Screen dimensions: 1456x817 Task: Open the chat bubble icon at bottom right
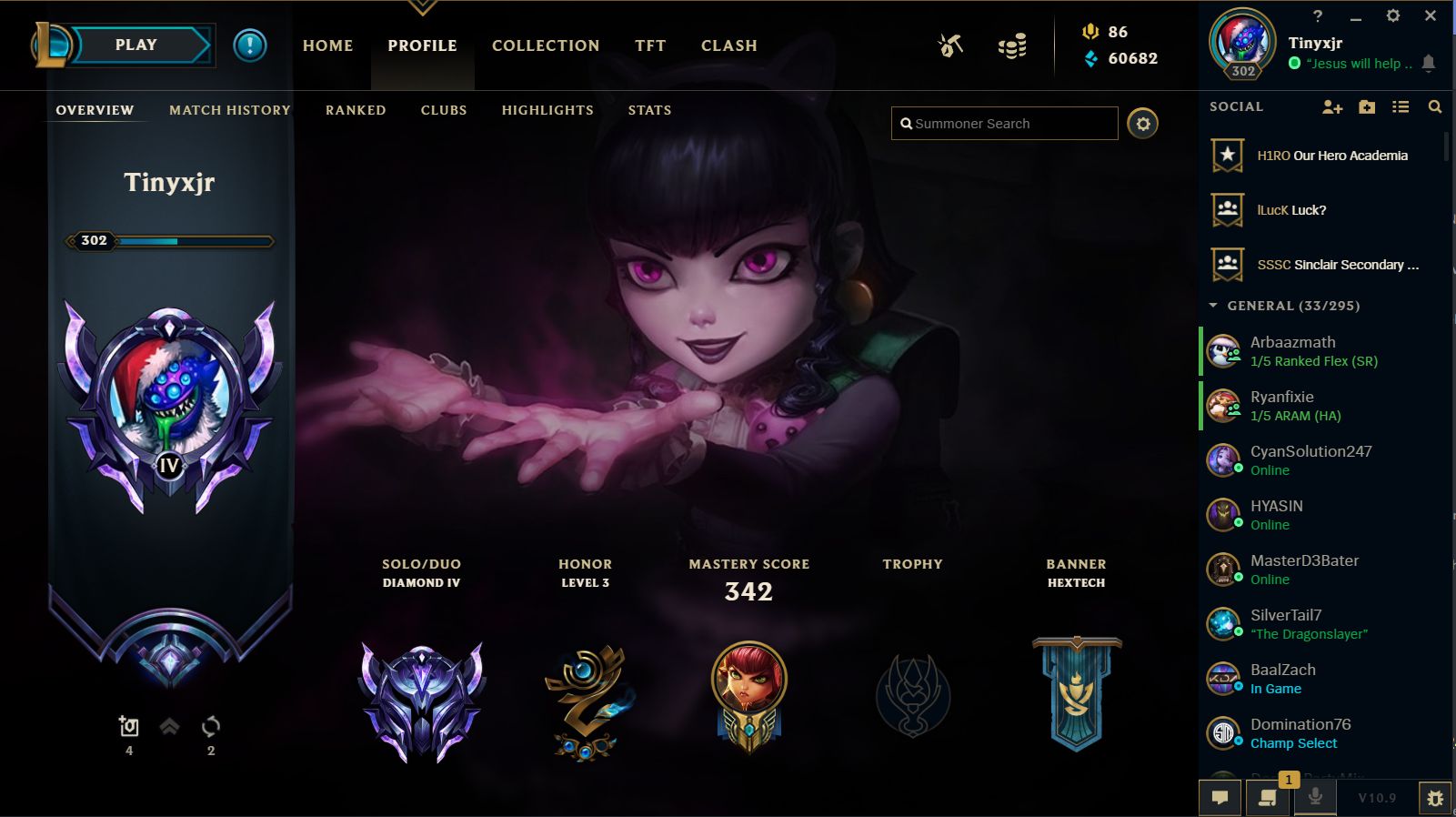1220,798
